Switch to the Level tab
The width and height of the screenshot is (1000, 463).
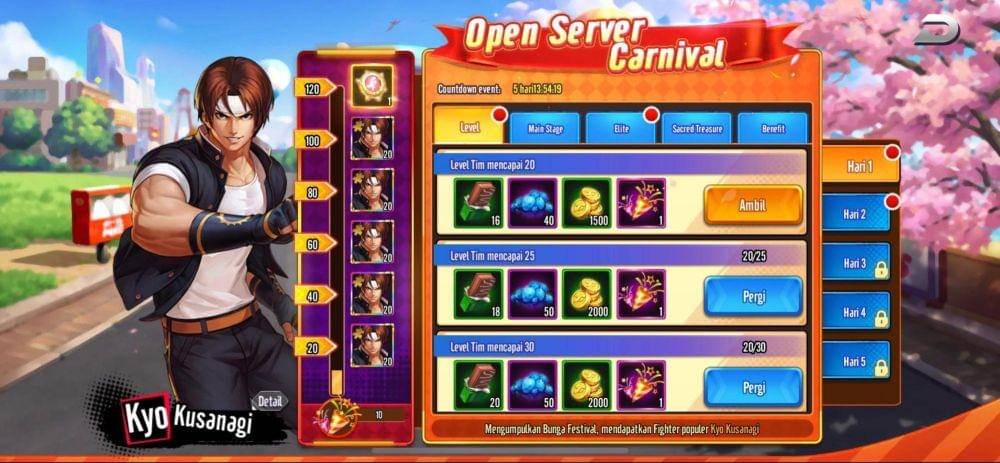coord(470,128)
